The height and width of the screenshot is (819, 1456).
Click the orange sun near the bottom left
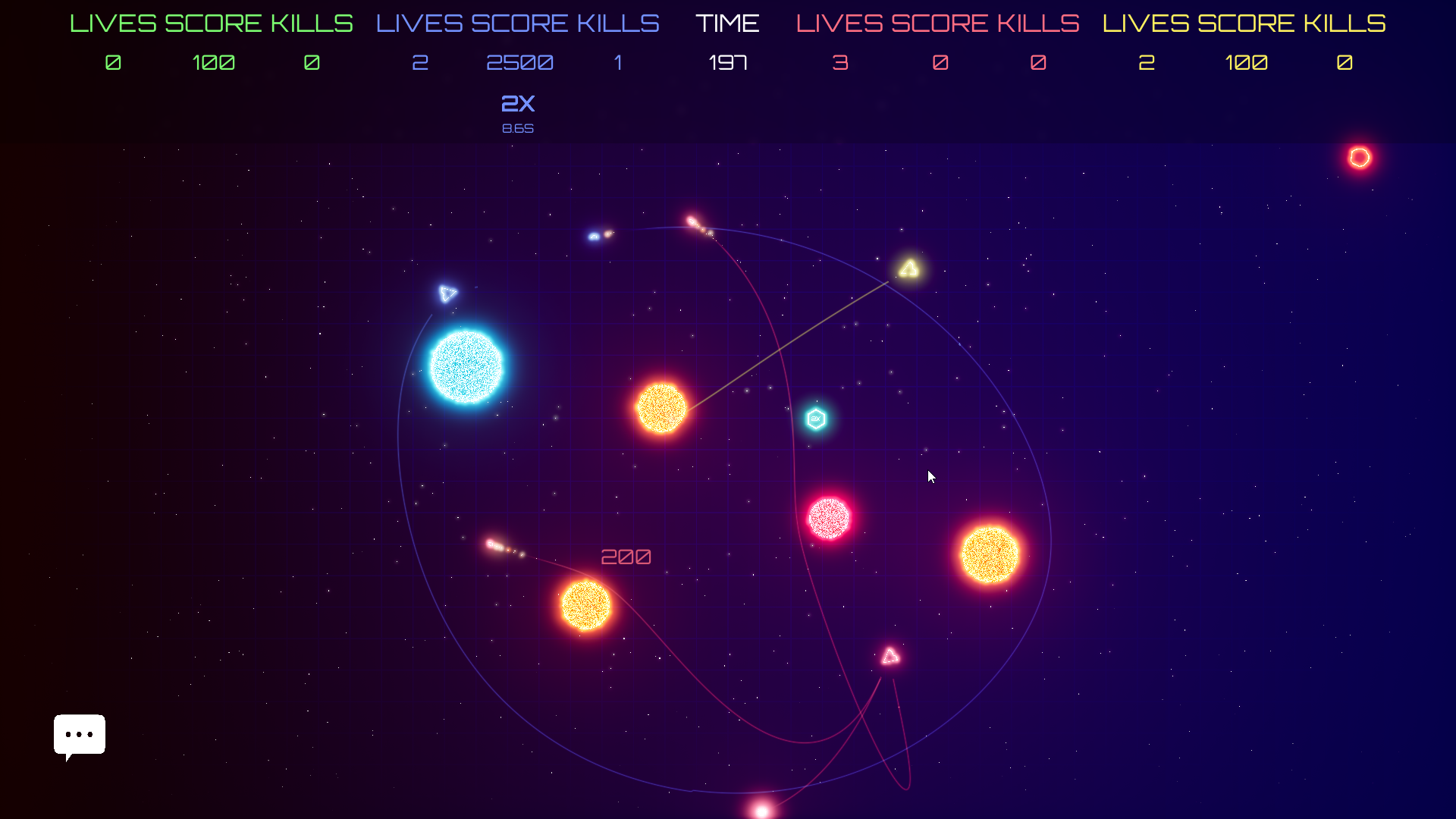pyautogui.click(x=585, y=605)
